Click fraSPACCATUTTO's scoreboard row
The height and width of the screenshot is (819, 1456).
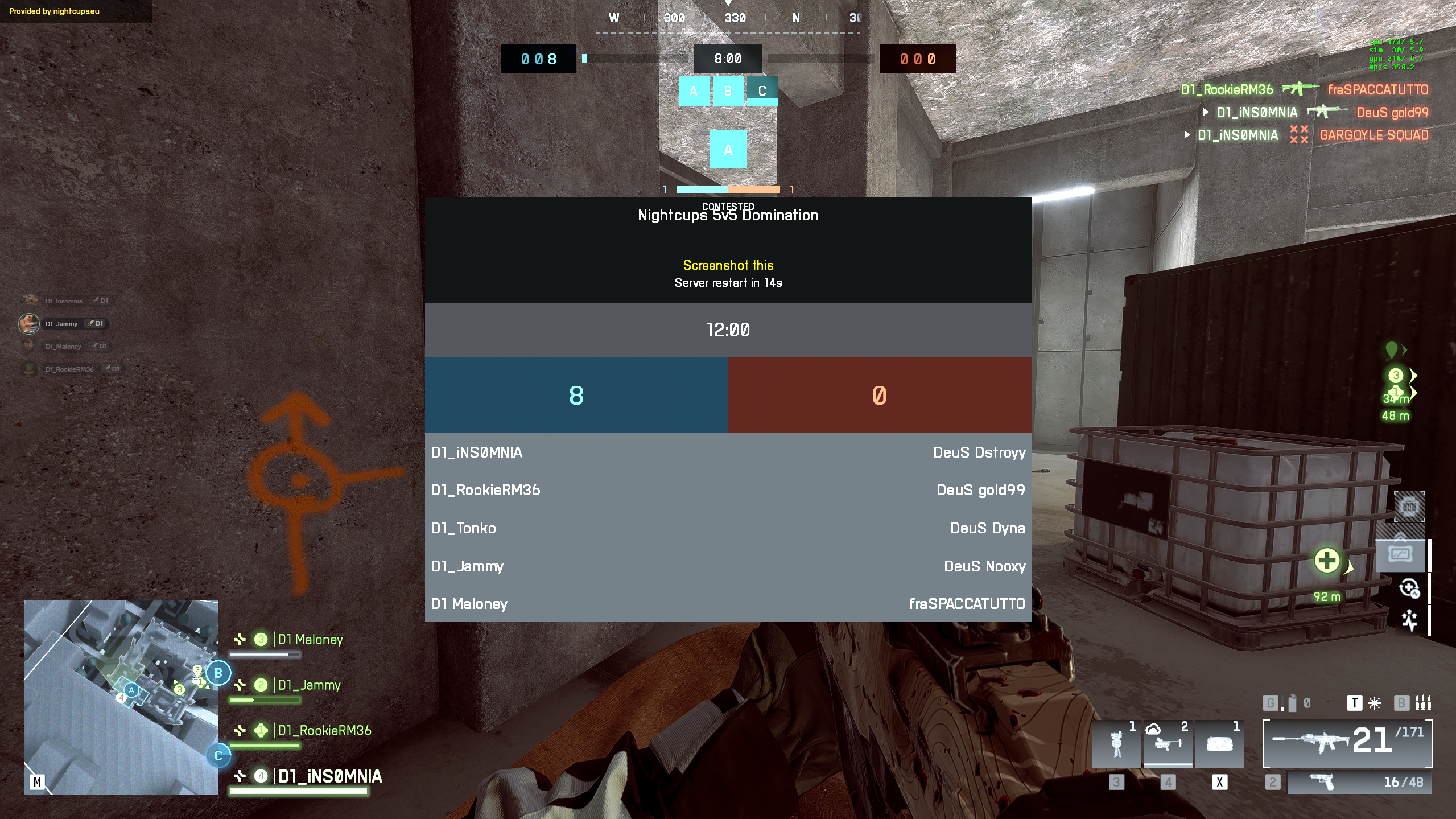(967, 604)
